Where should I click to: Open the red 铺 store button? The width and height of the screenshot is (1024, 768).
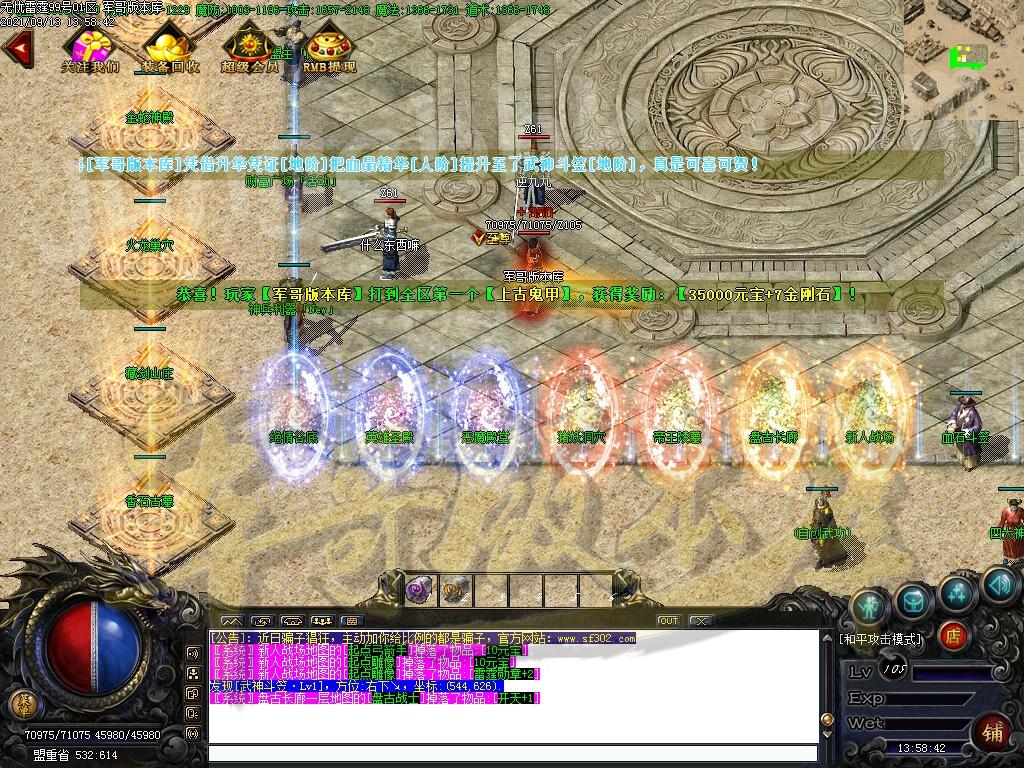992,729
